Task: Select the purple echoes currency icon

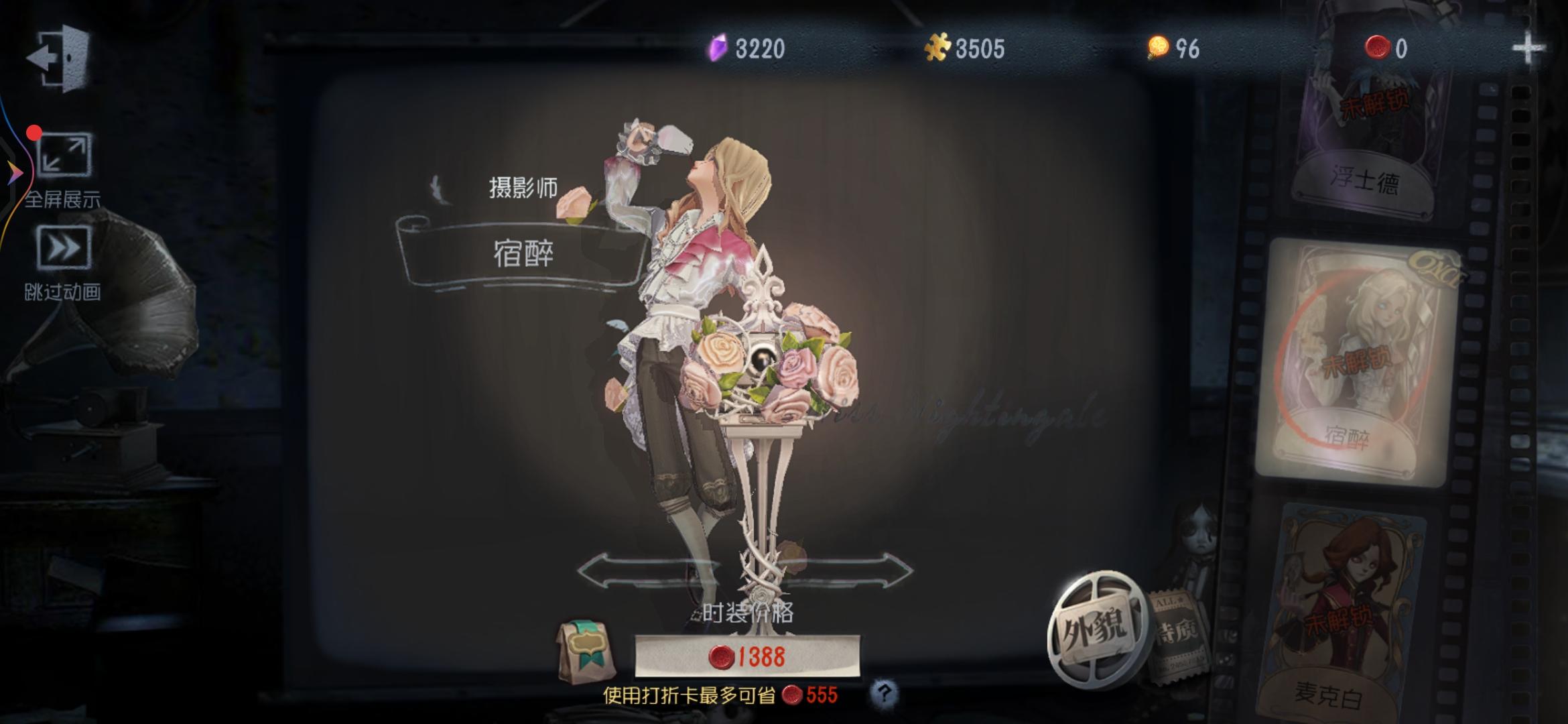Action: tap(717, 48)
